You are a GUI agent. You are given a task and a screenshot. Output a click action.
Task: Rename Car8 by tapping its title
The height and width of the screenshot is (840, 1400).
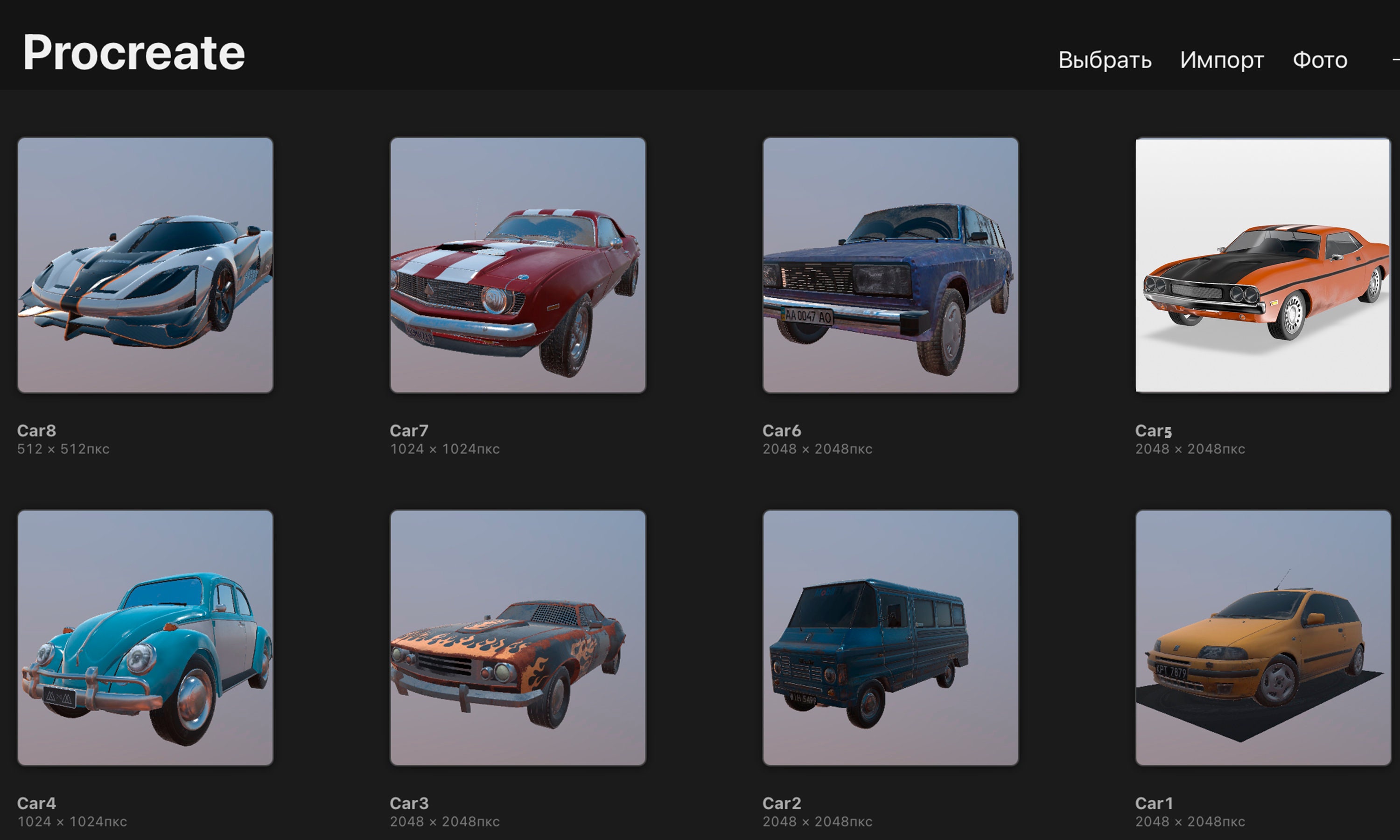37,430
